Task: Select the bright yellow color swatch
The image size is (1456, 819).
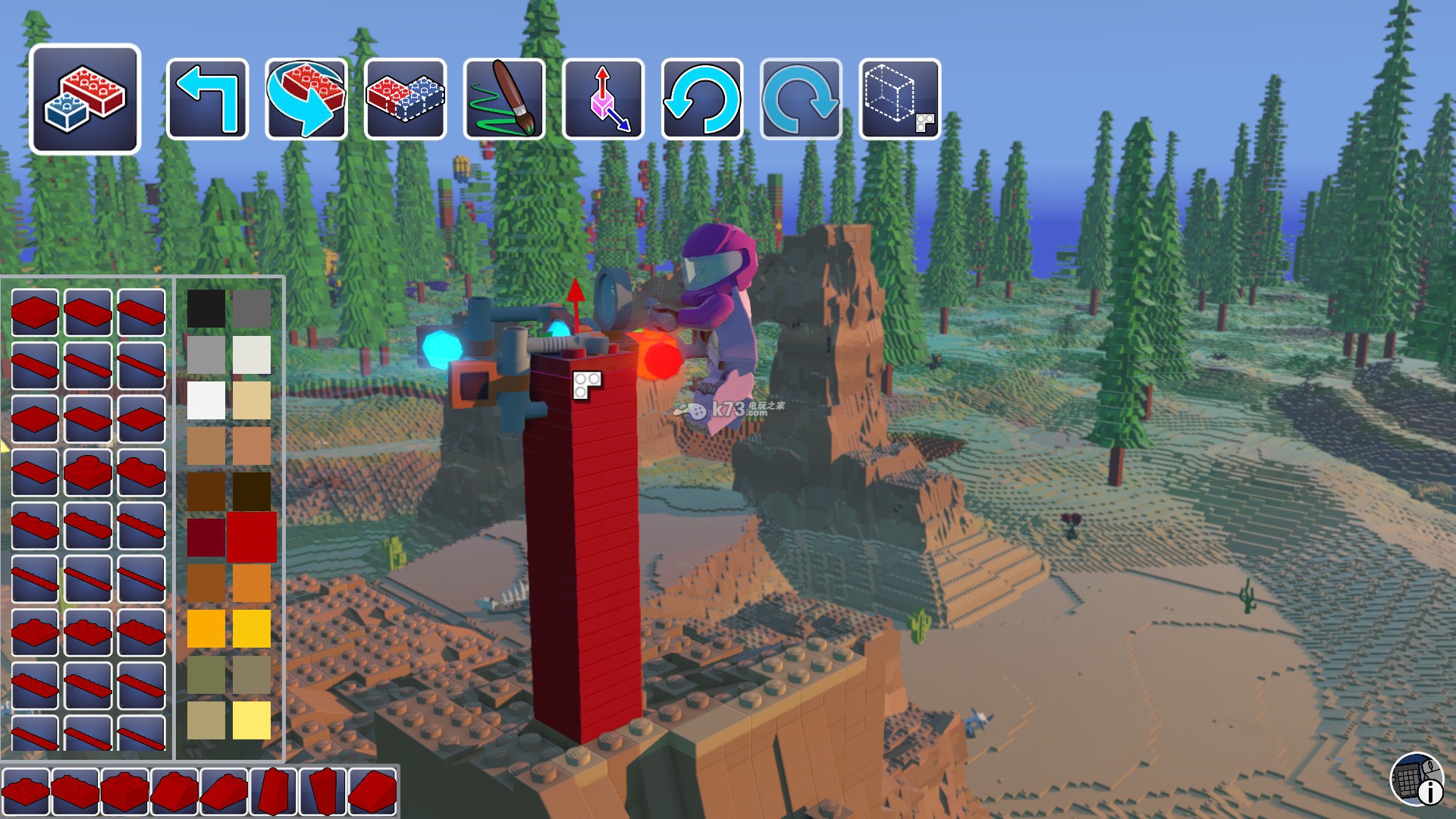Action: tap(252, 629)
